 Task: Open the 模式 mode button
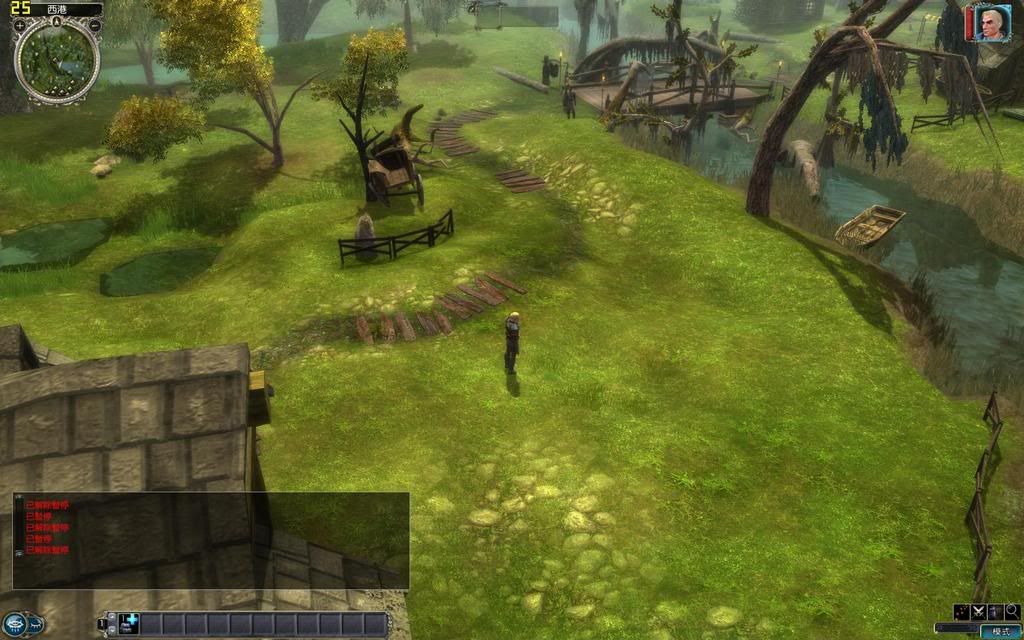click(1000, 631)
